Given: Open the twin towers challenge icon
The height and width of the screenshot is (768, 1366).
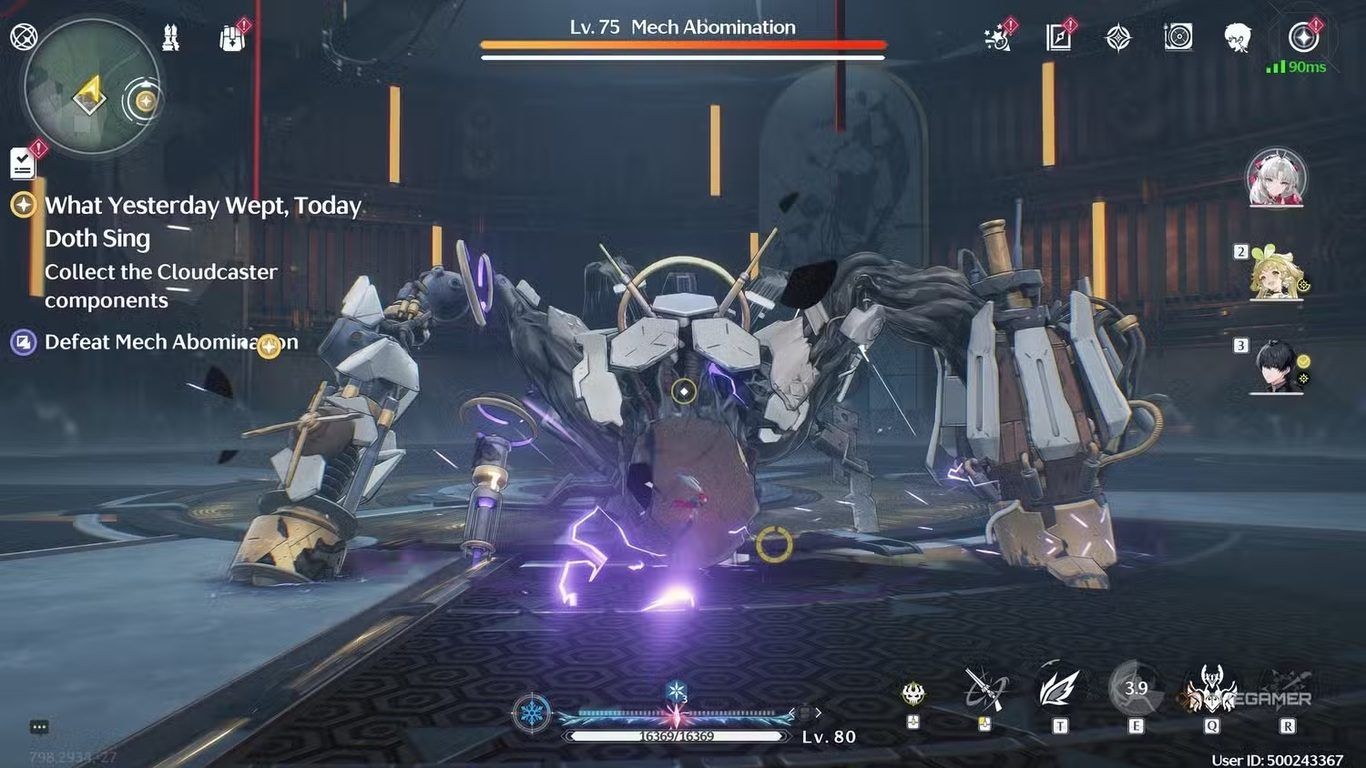Looking at the screenshot, I should click(171, 38).
